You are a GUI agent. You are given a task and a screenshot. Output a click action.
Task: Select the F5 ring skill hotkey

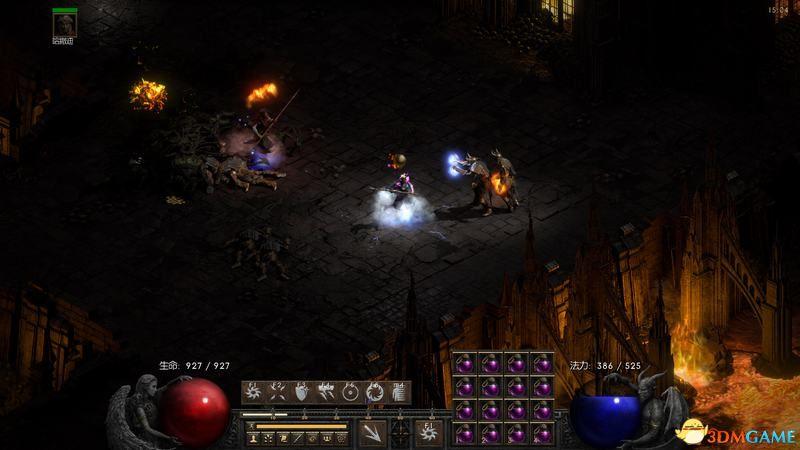pos(351,392)
